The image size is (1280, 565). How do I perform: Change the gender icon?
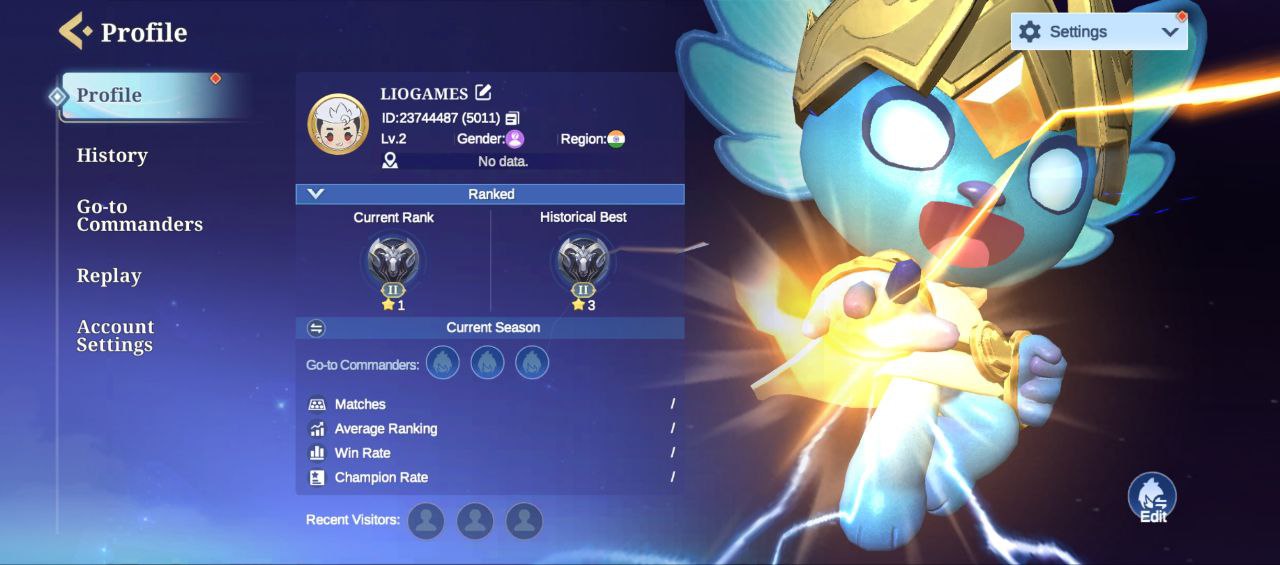(x=515, y=139)
